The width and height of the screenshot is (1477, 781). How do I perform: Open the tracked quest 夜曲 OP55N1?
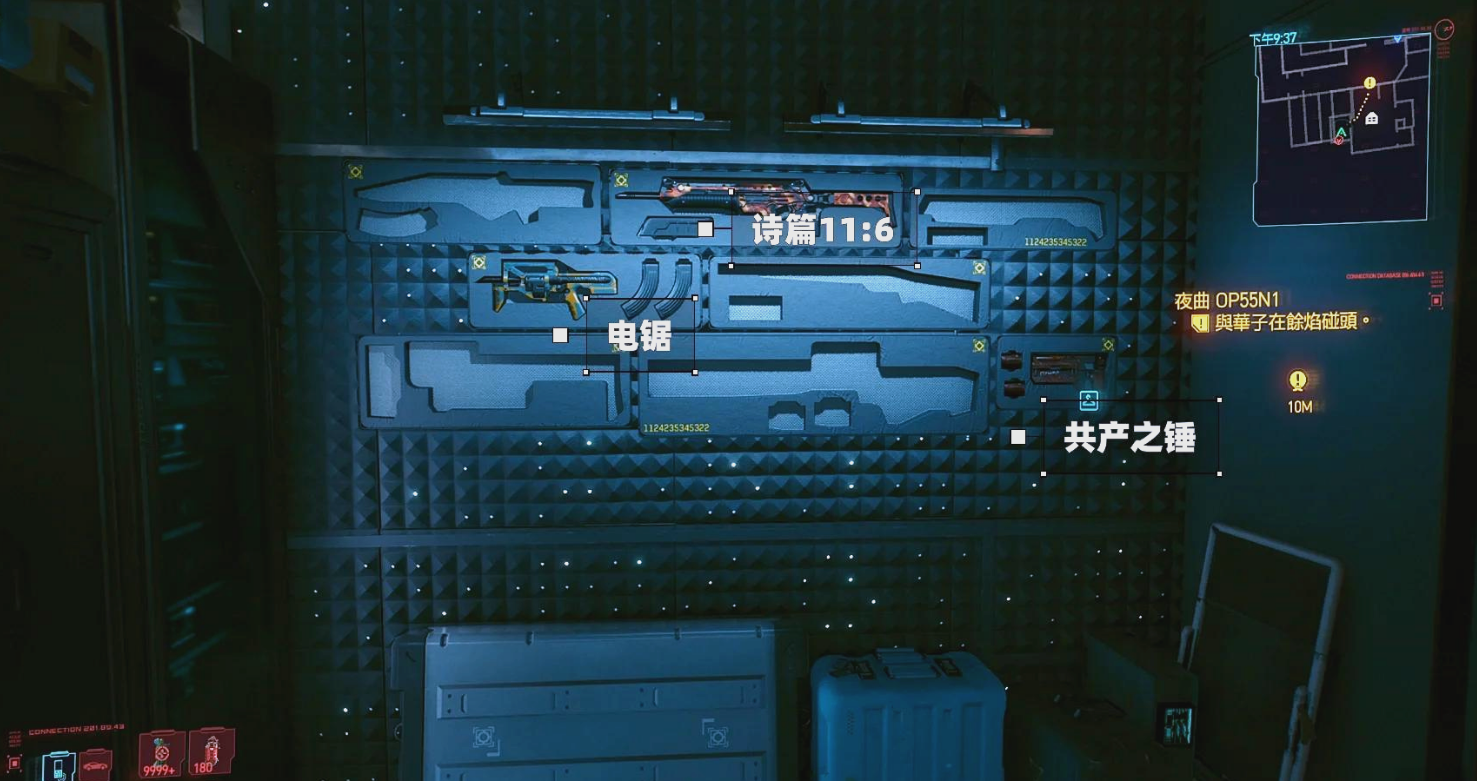(1226, 300)
